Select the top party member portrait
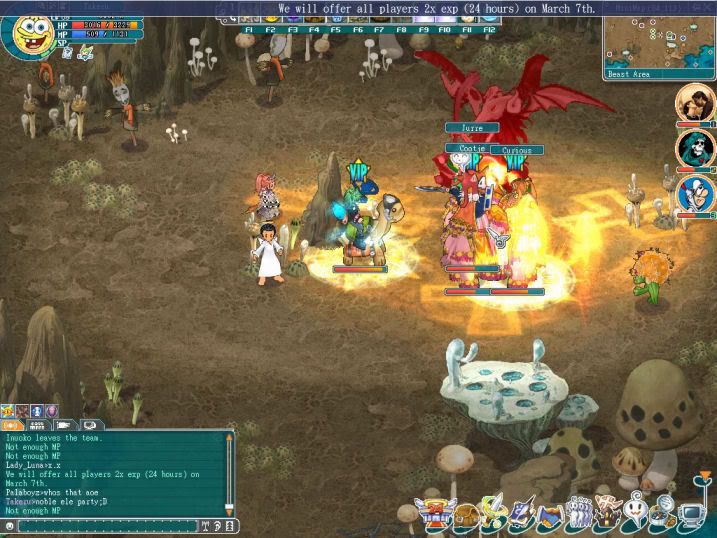Viewport: 717px width, 538px height. (x=695, y=103)
